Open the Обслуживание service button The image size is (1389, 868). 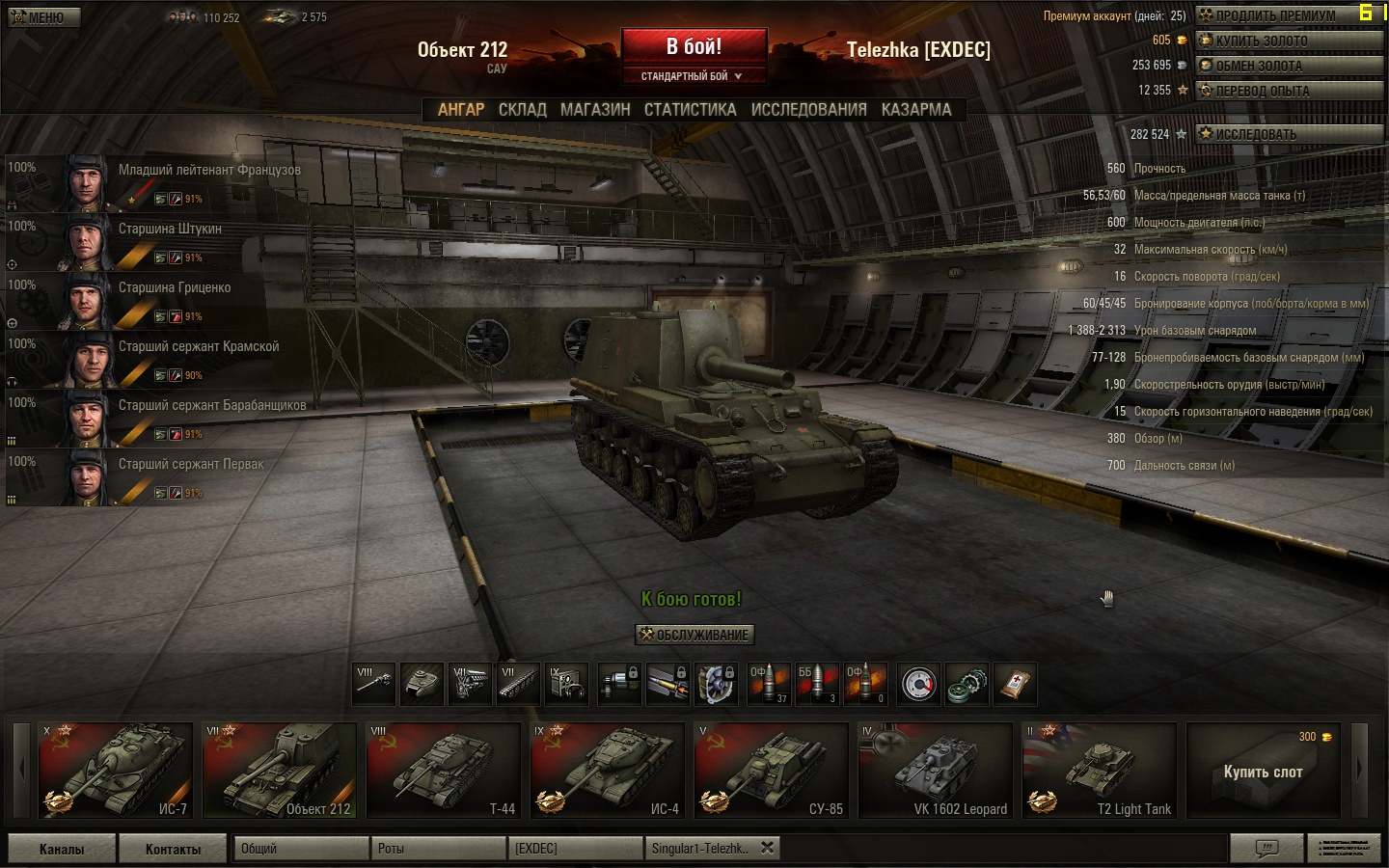point(694,635)
